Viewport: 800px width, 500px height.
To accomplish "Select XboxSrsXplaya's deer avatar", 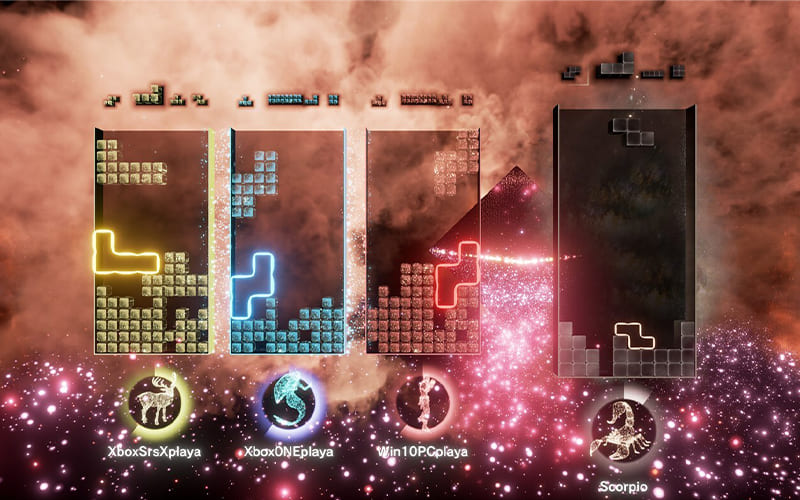I will [153, 402].
